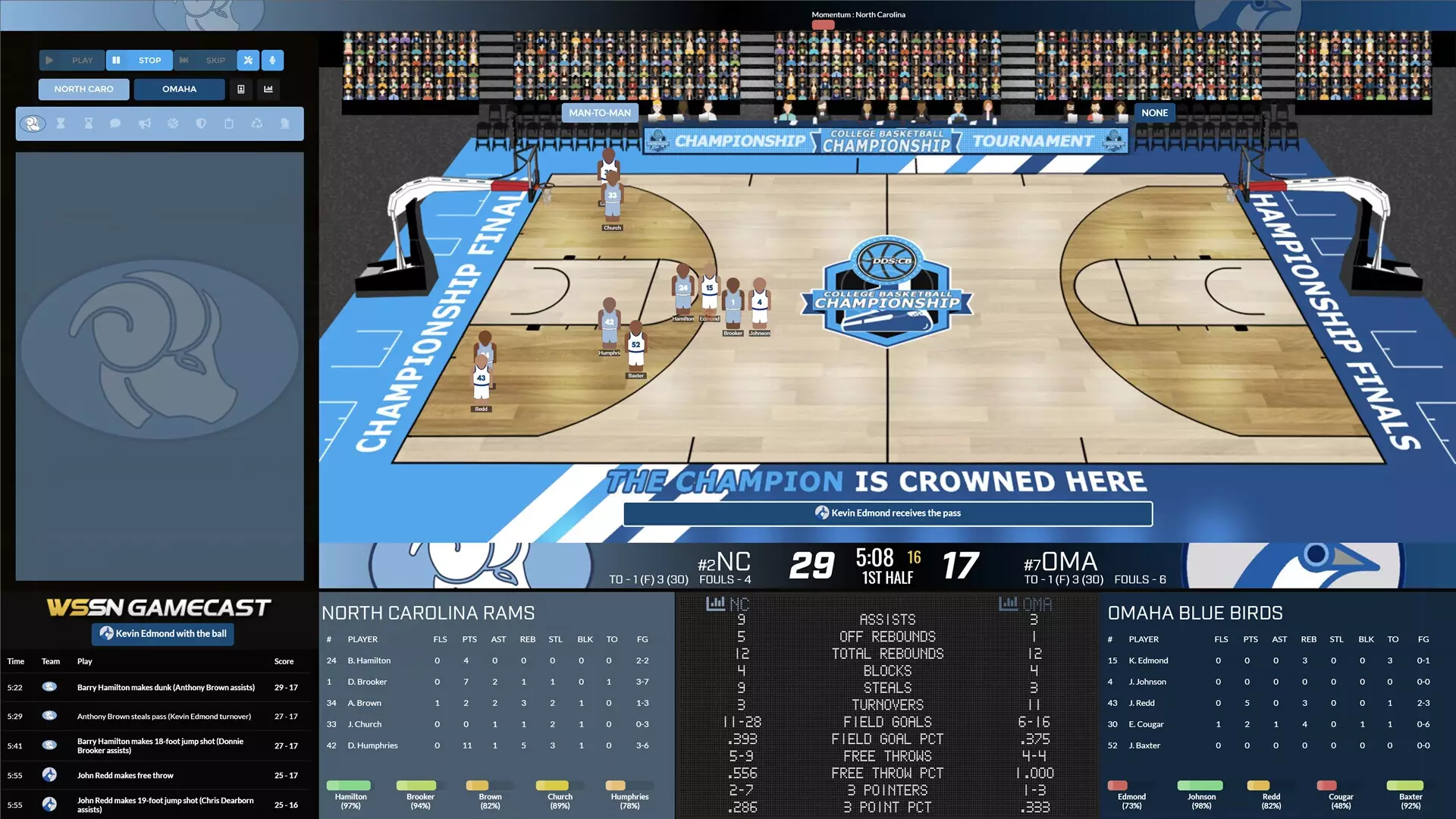
Task: Open the NONE defense selector on the right
Action: pos(1154,112)
